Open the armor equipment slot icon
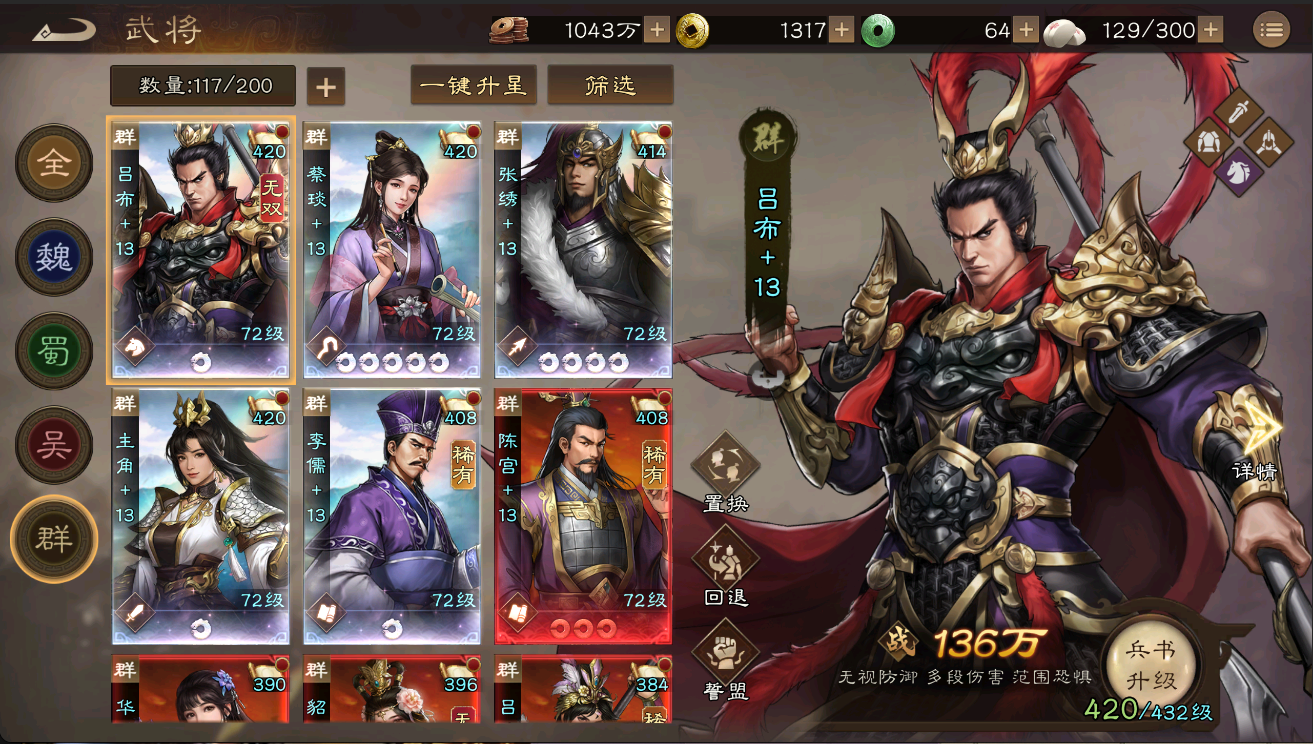 click(1207, 141)
